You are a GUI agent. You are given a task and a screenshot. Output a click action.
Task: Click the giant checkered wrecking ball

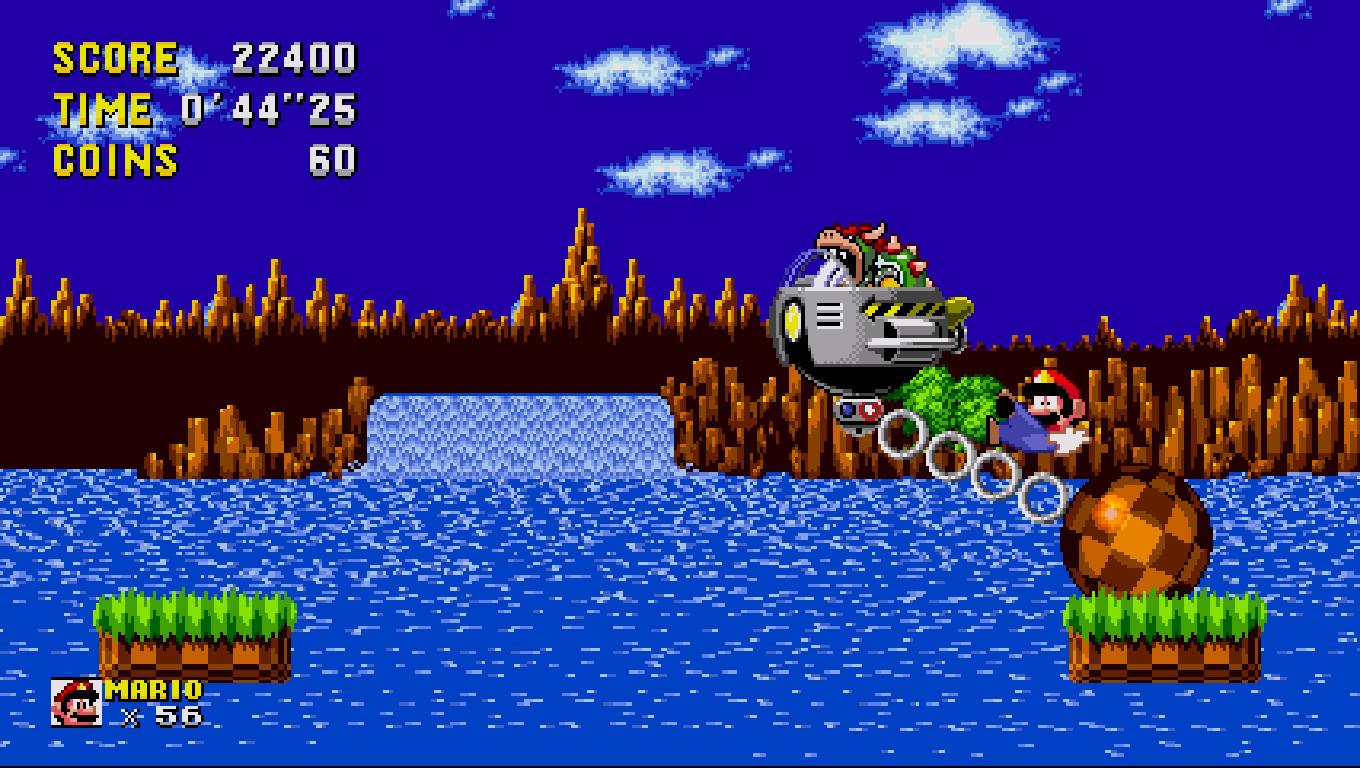[1135, 530]
